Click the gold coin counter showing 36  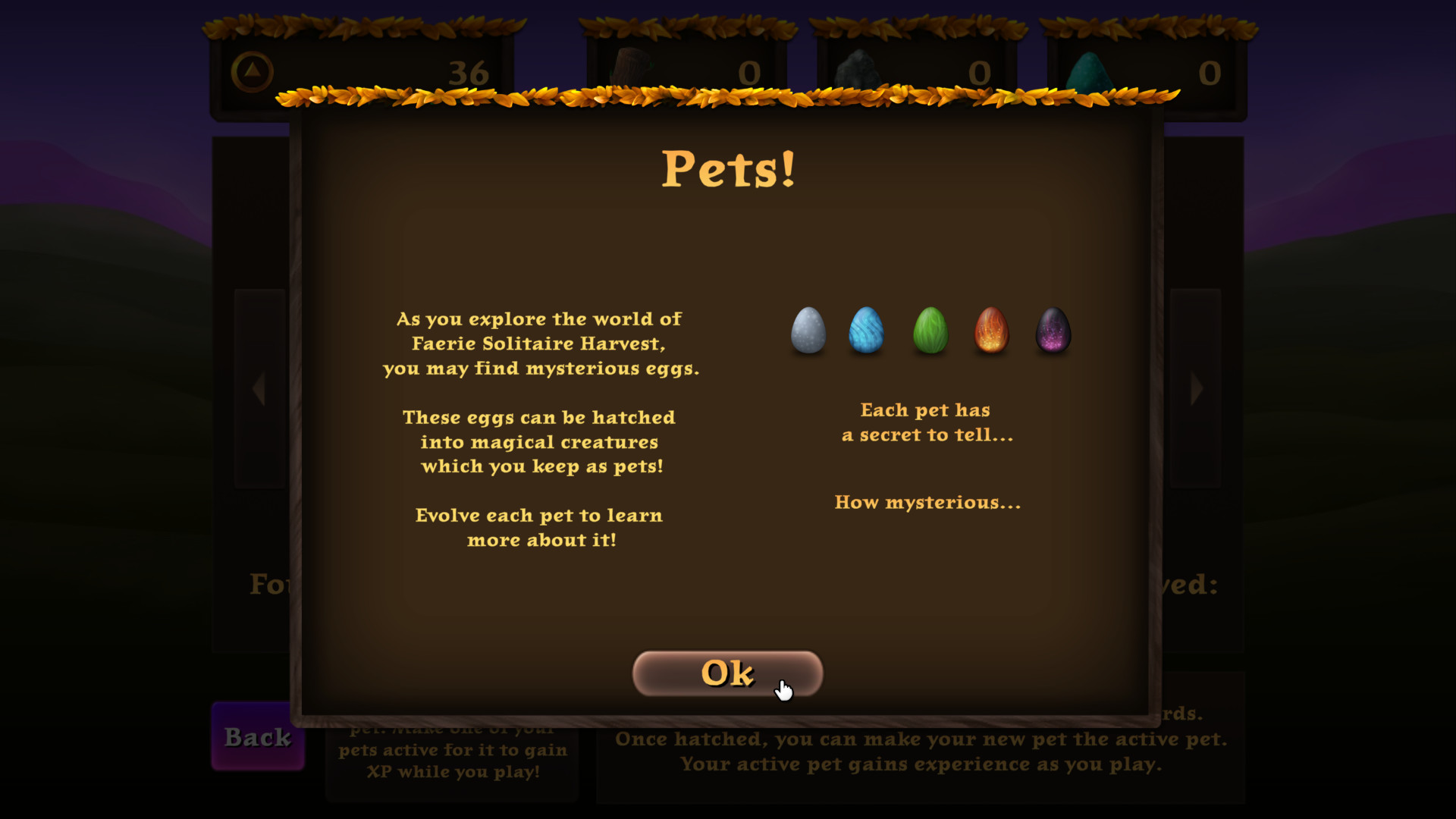click(470, 74)
